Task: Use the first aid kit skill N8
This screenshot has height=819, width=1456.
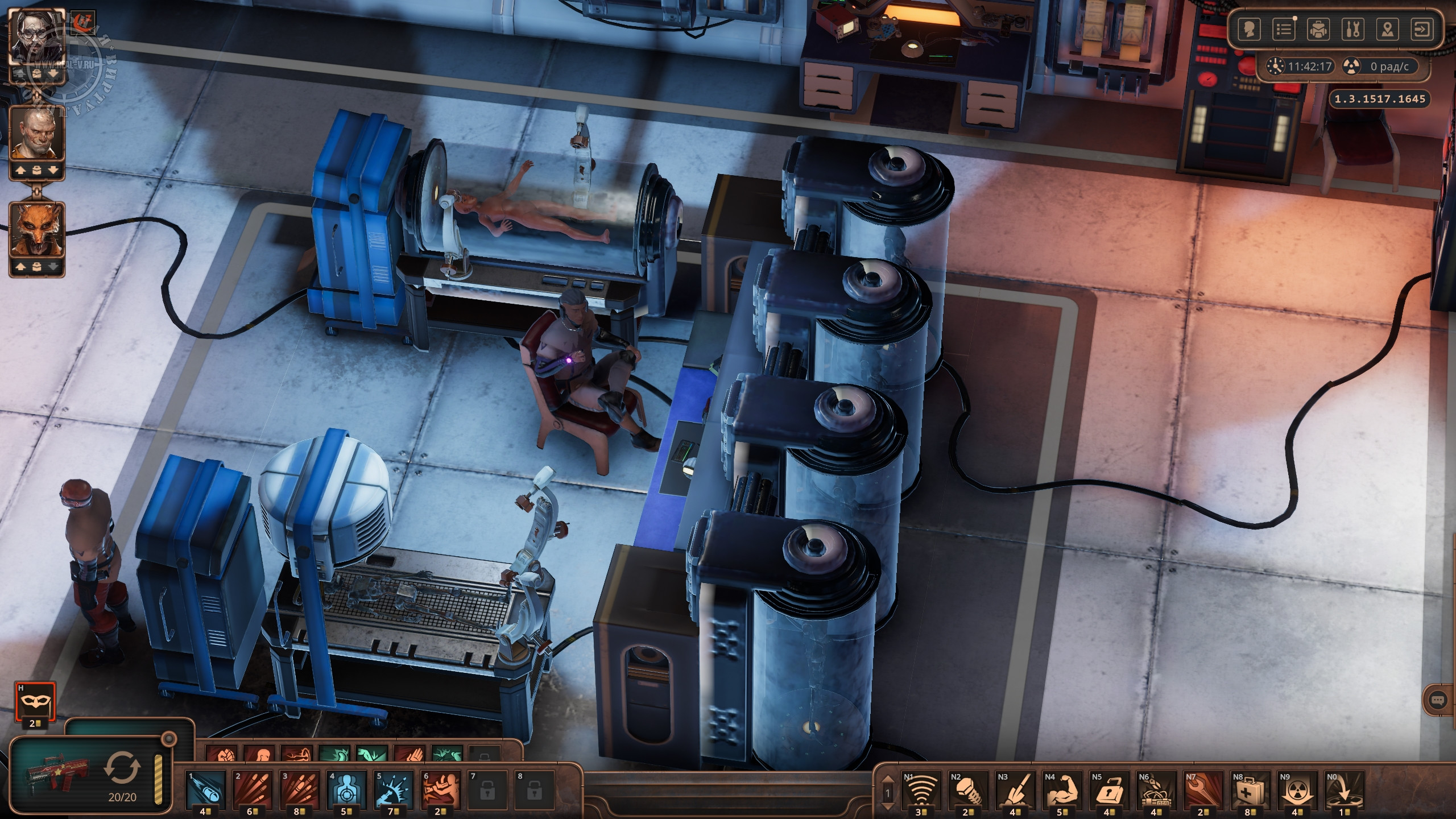Action: 1250,788
